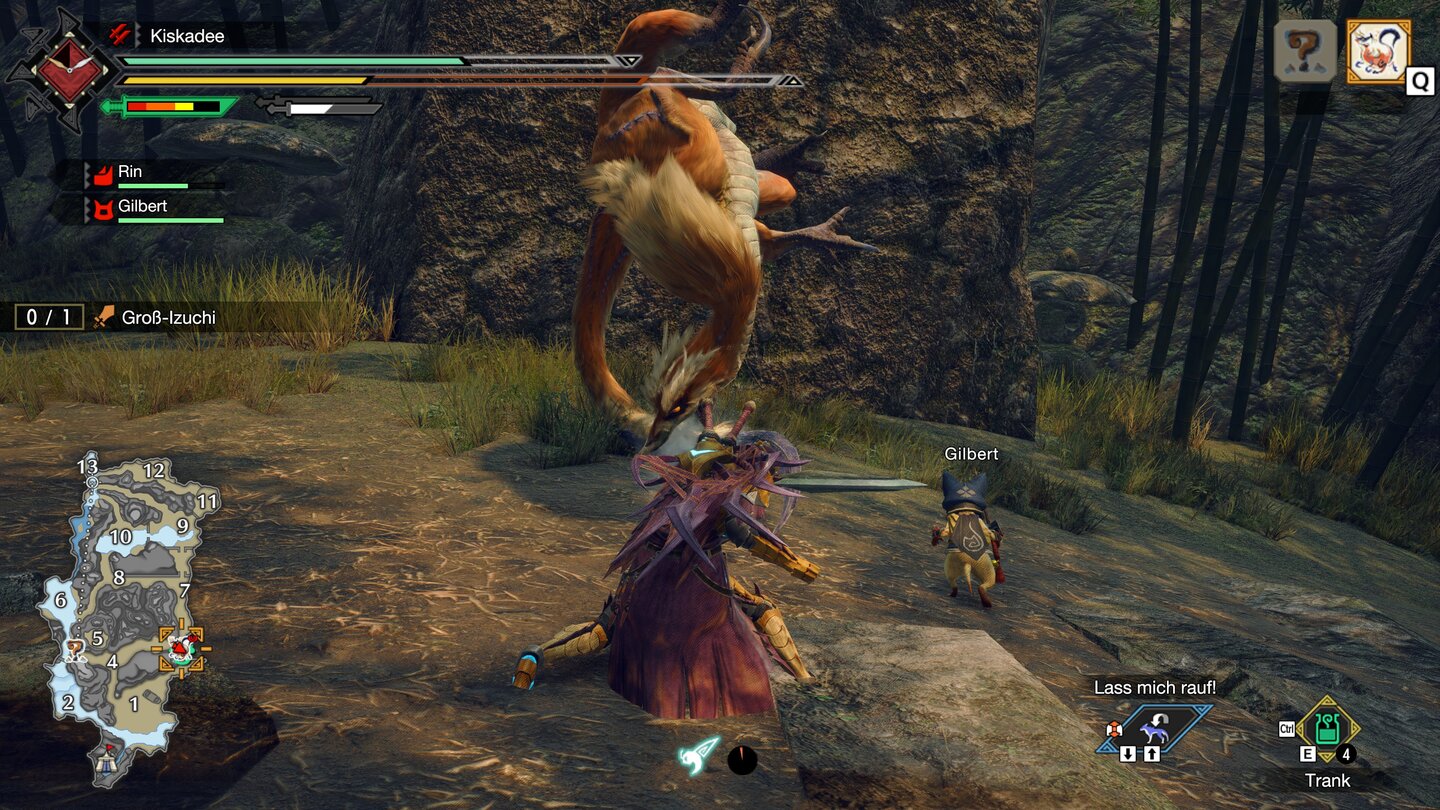Click the 'Lass mich rauf!' mount prompt
Viewport: 1440px width, 810px height.
click(1156, 688)
